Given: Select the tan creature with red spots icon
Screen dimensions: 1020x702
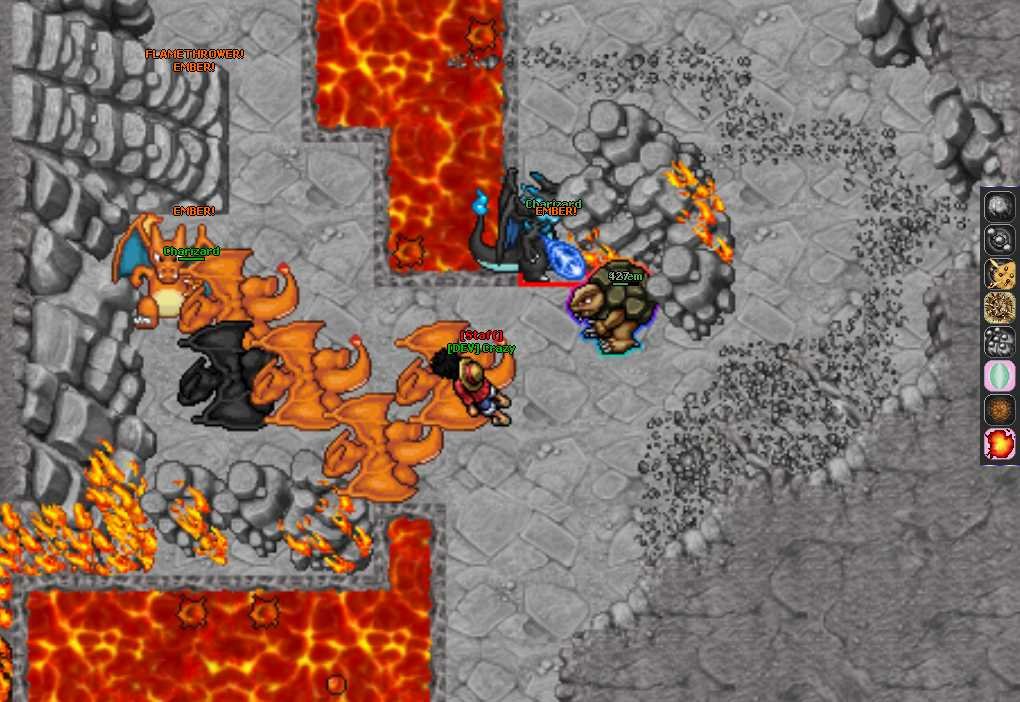Looking at the screenshot, I should click(999, 274).
